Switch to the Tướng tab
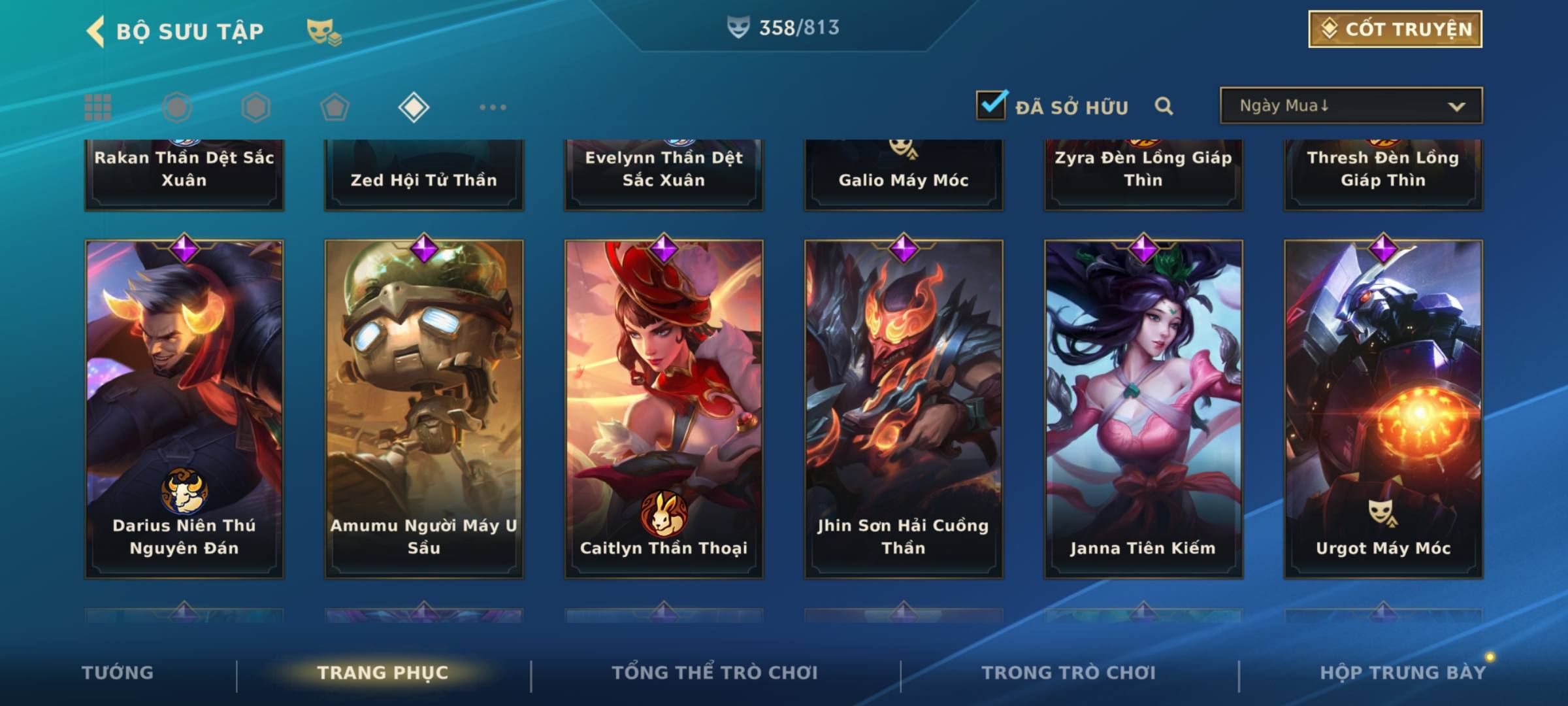The image size is (1568, 706). [x=118, y=673]
